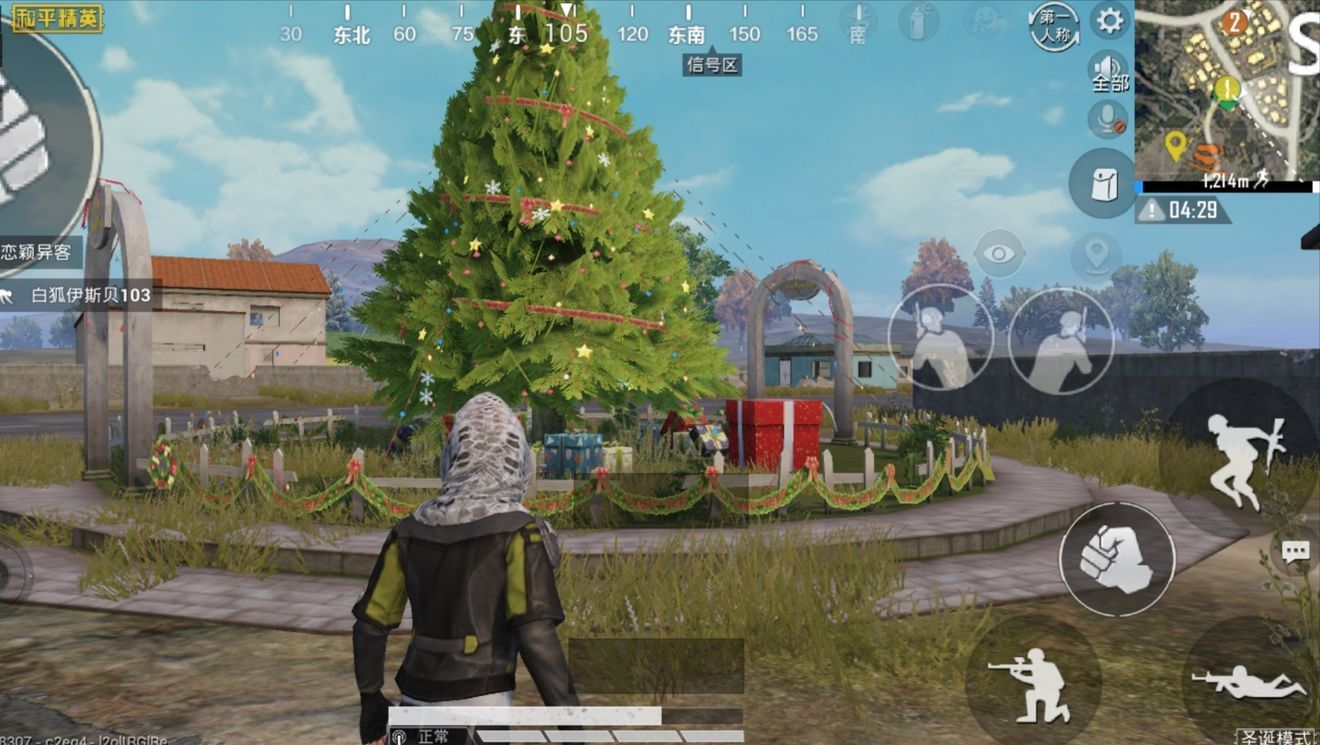The width and height of the screenshot is (1320, 745).
Task: Lean left with the peek button
Action: [x=940, y=338]
